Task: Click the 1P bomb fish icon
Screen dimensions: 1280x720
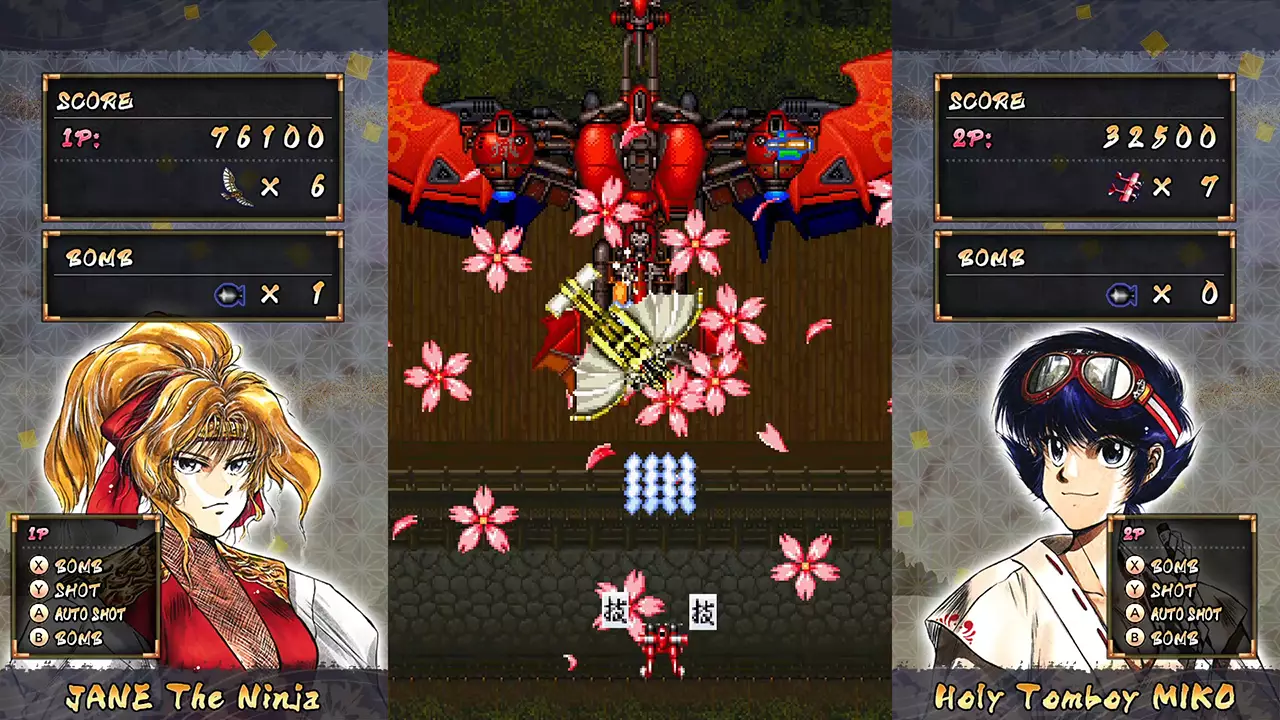Action: point(230,295)
